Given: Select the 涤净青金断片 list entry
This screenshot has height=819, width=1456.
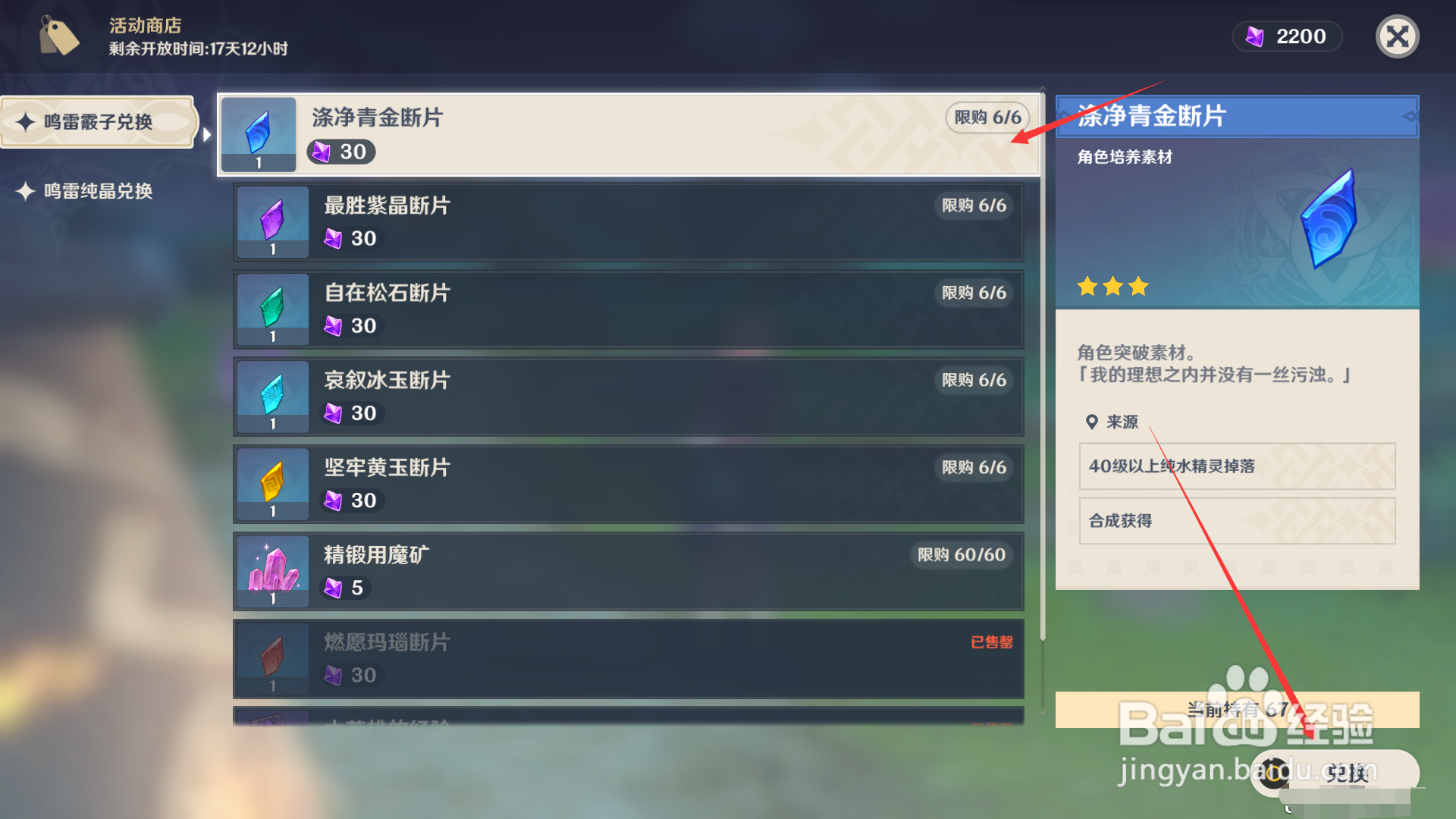Looking at the screenshot, I should click(628, 134).
